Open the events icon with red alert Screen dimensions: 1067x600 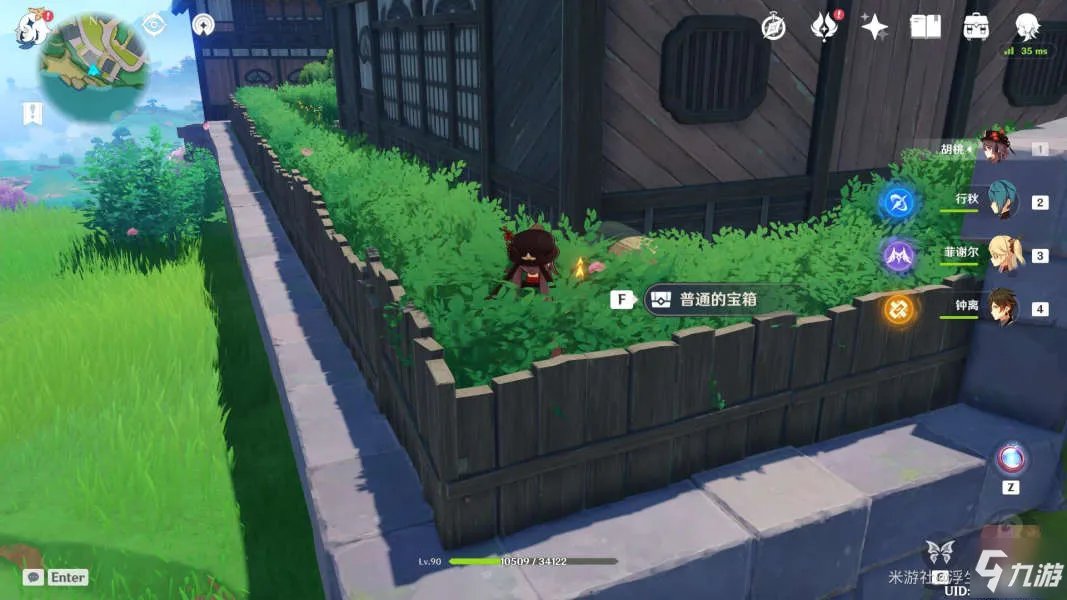click(824, 27)
